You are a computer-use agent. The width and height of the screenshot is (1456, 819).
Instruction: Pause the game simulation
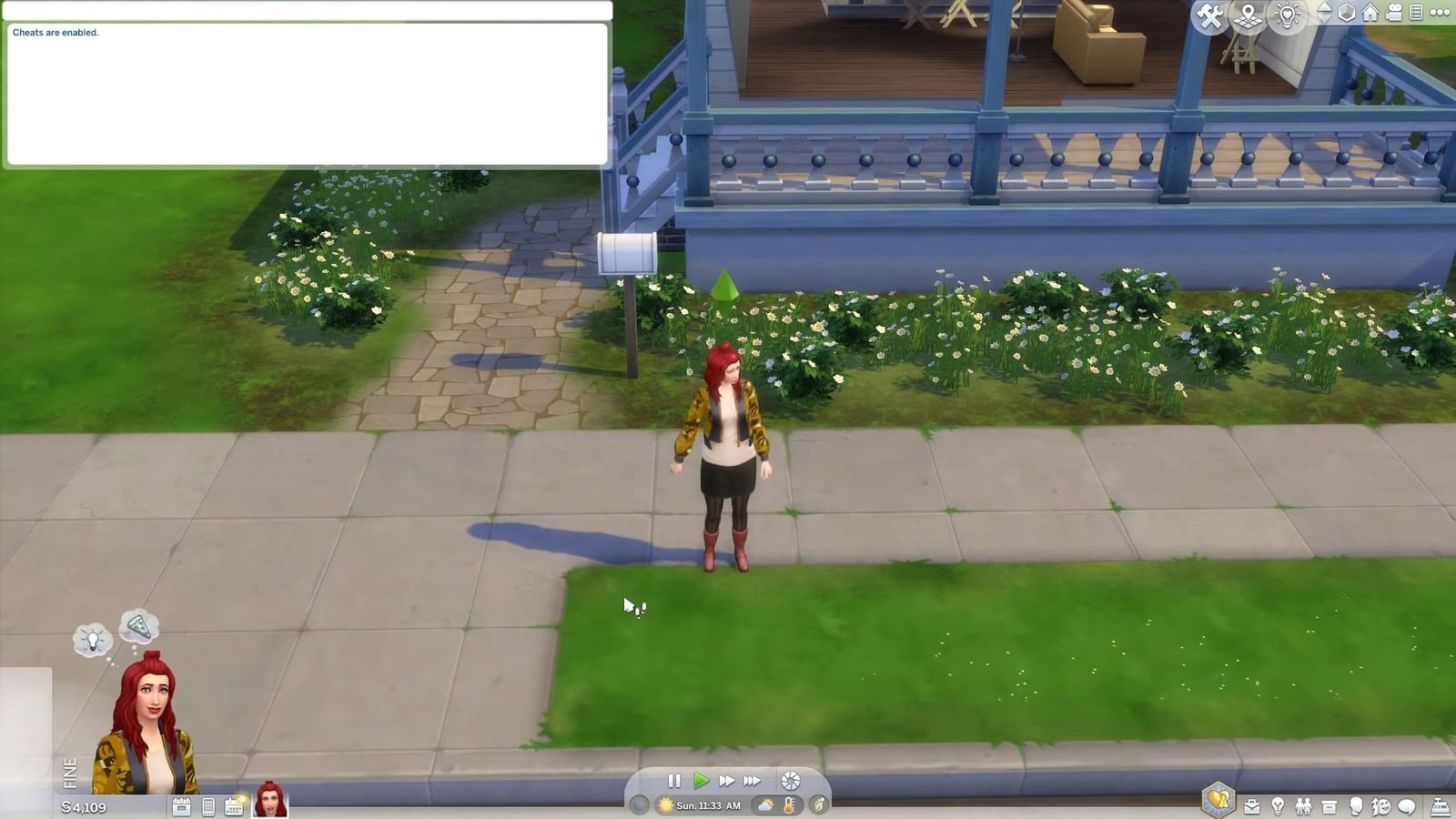[x=675, y=780]
